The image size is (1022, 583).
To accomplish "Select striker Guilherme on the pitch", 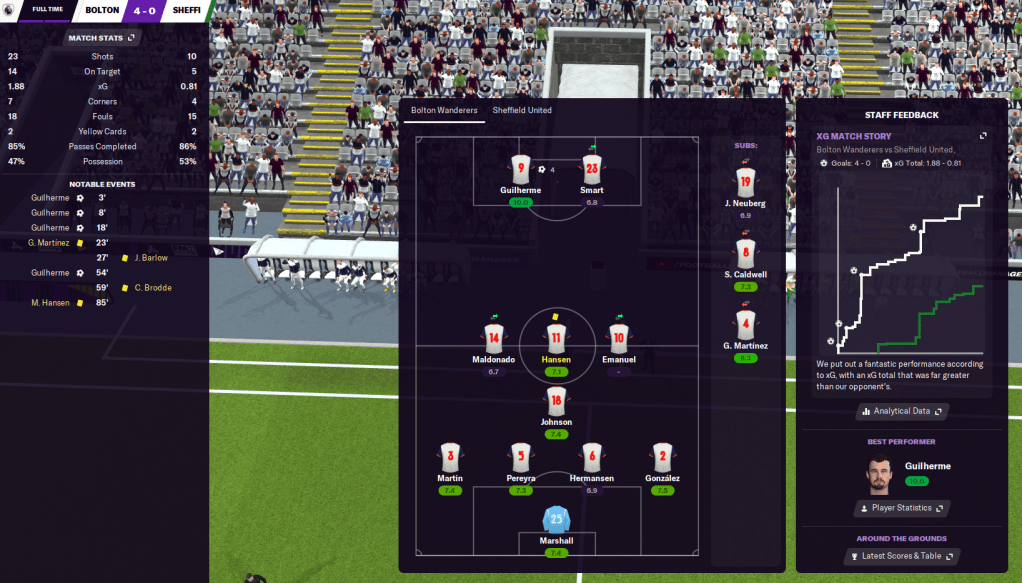I will click(x=519, y=171).
